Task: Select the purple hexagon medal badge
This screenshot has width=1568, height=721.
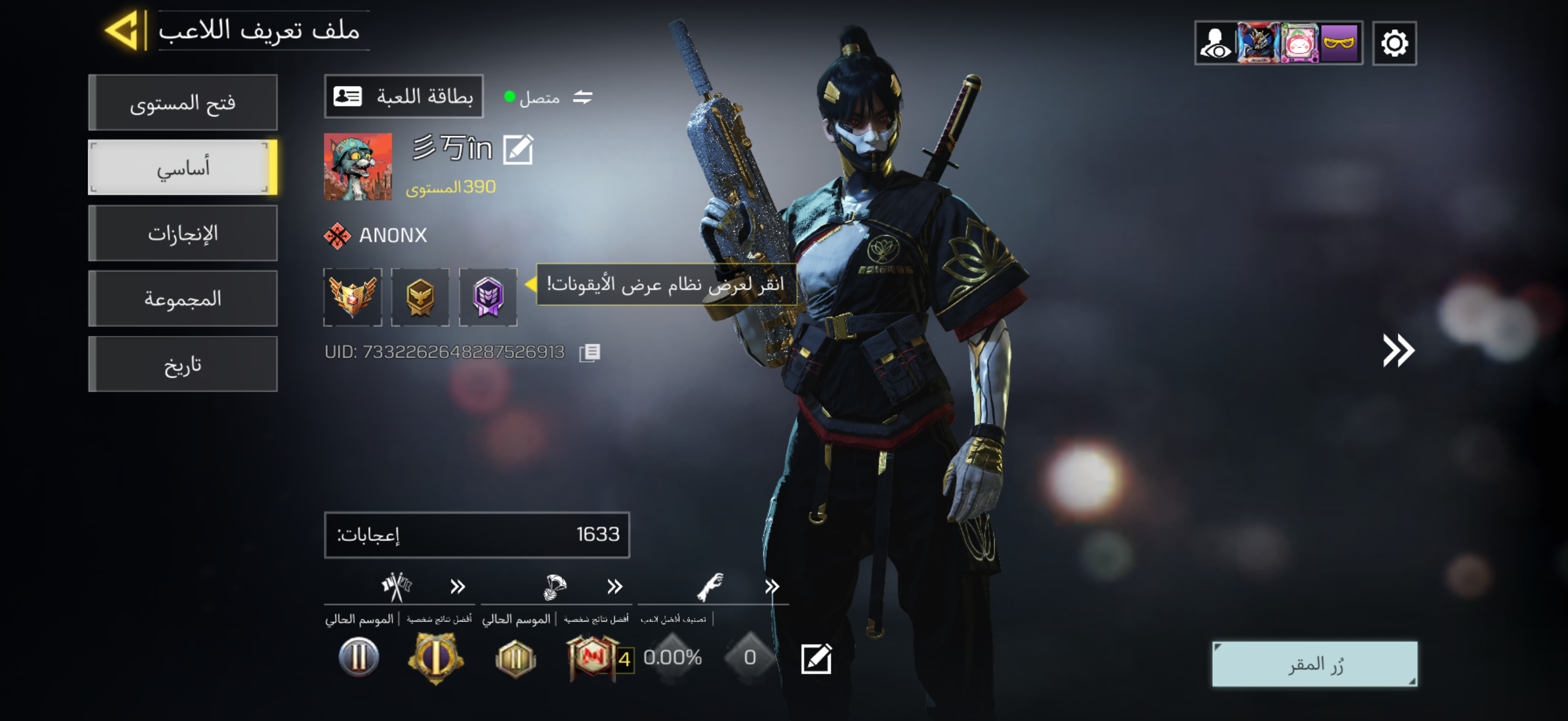Action: tap(487, 297)
